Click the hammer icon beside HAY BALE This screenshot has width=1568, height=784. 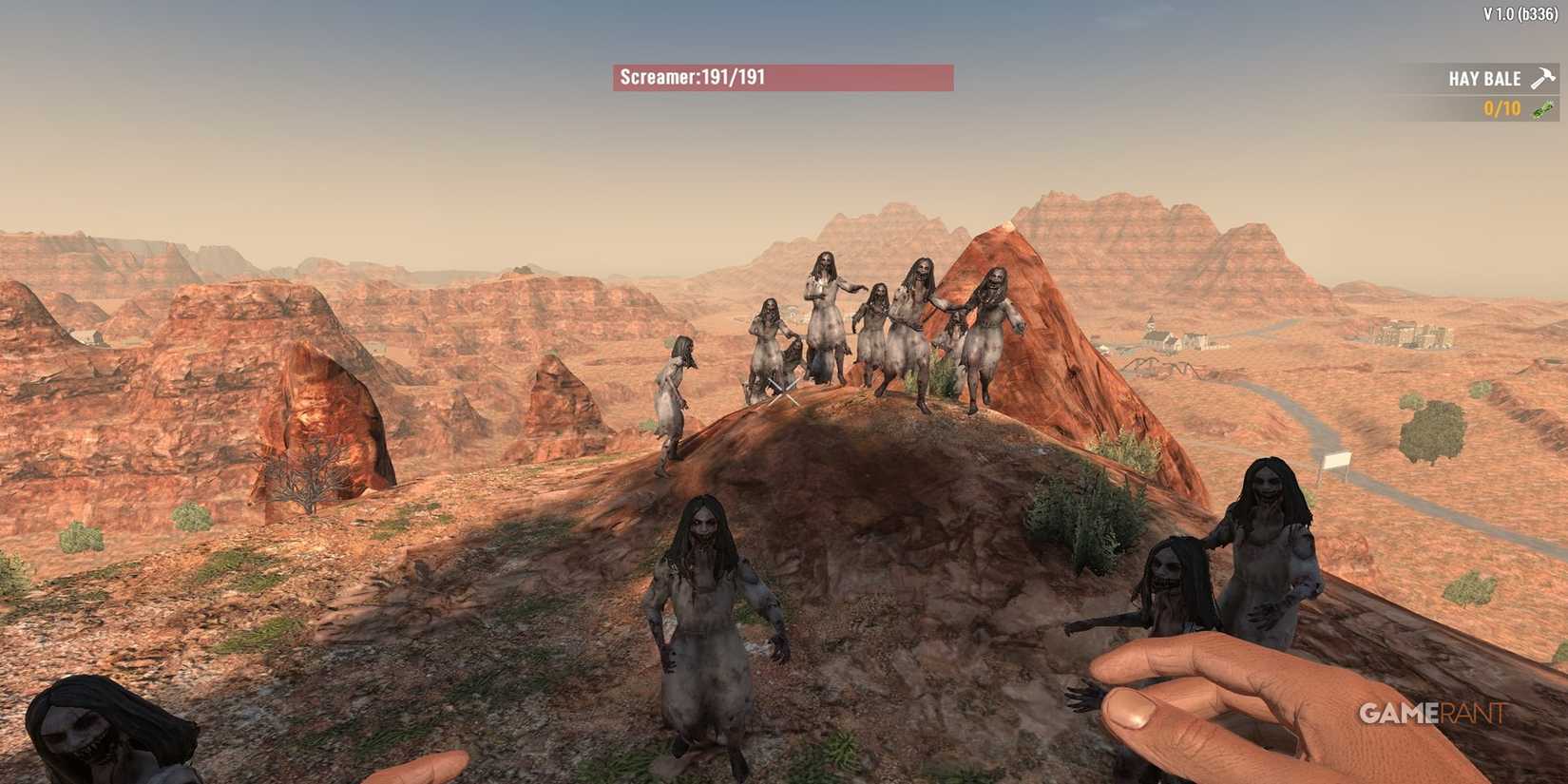coord(1541,78)
